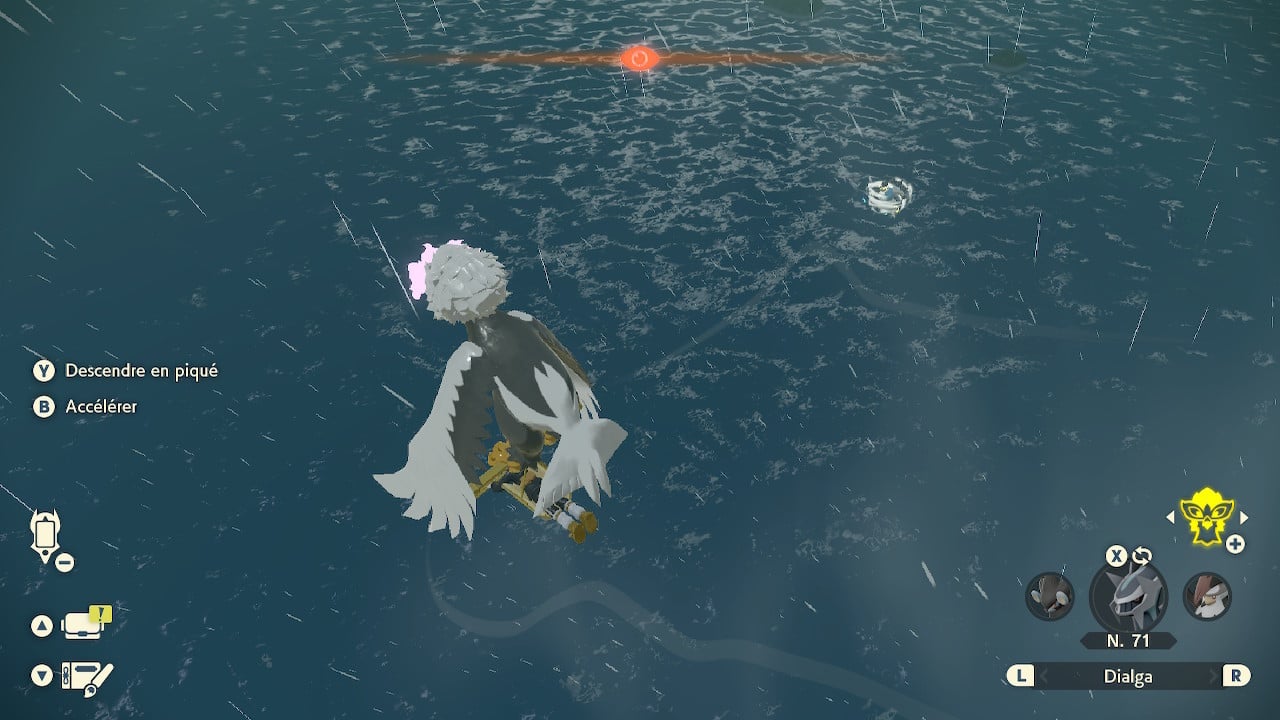Click the yellow Braviary mount icon
1280x720 pixels.
[x=1205, y=518]
